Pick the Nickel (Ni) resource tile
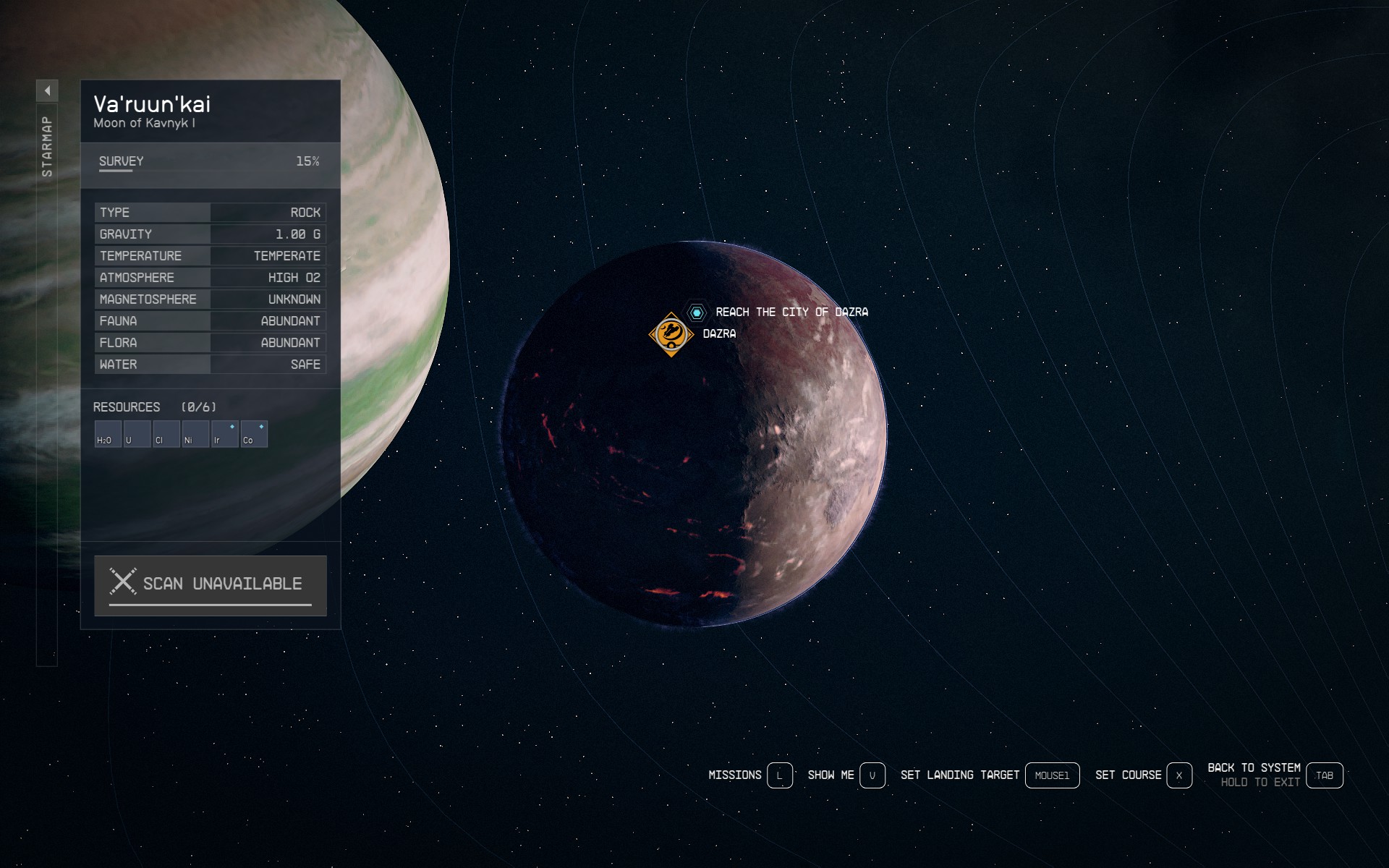Viewport: 1389px width, 868px height. [195, 434]
